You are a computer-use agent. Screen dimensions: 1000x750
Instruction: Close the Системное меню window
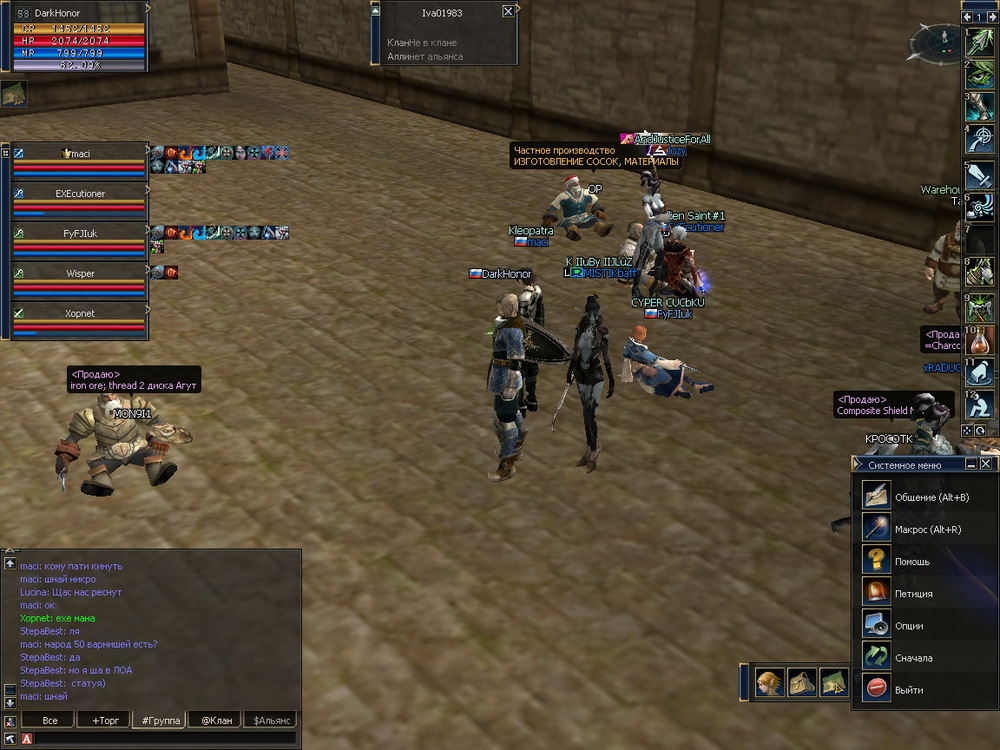coord(986,464)
